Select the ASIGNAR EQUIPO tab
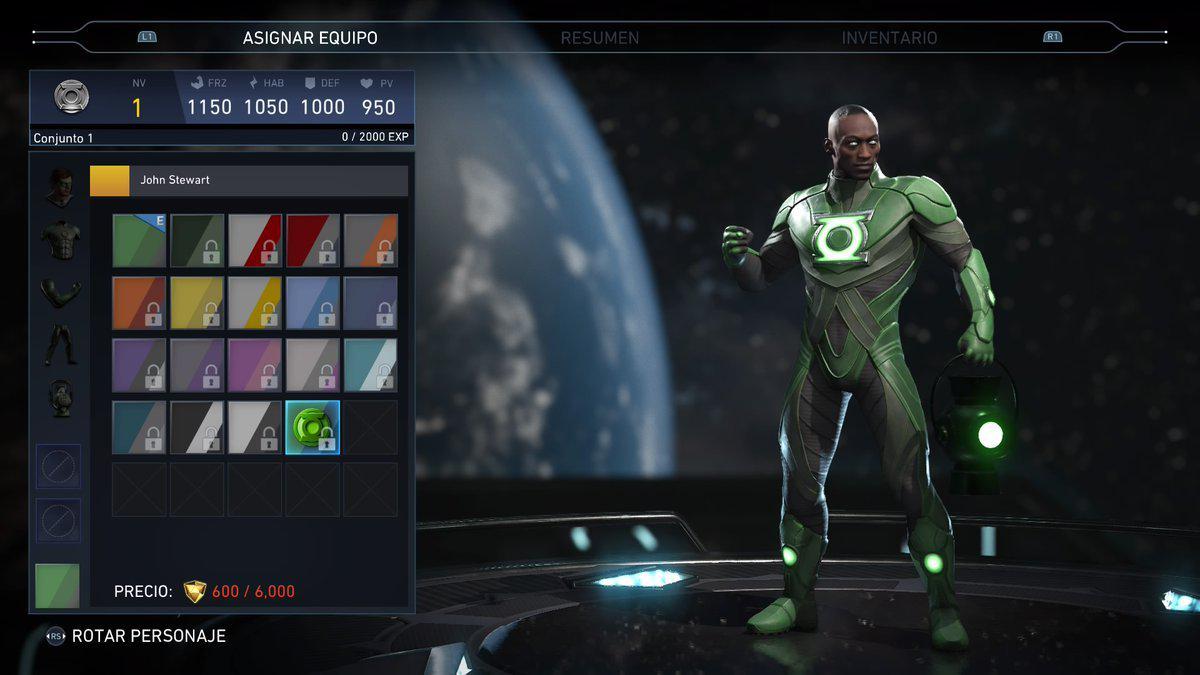 310,38
